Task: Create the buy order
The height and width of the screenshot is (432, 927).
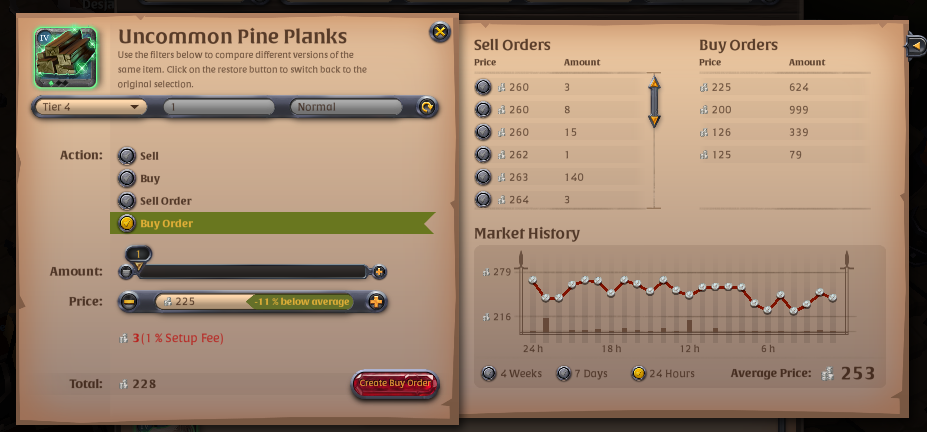Action: (395, 384)
